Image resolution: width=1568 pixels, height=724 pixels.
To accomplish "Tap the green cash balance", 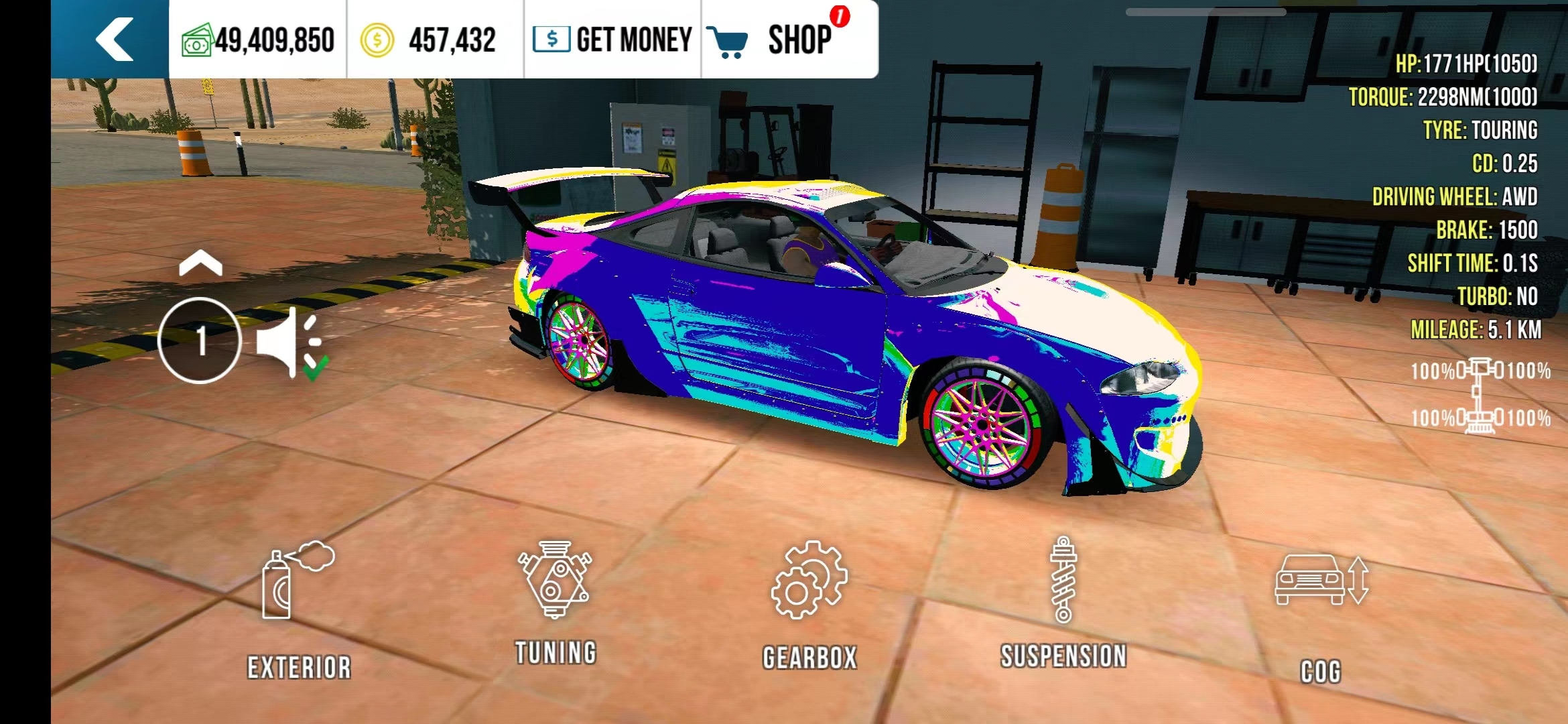I will coord(258,40).
